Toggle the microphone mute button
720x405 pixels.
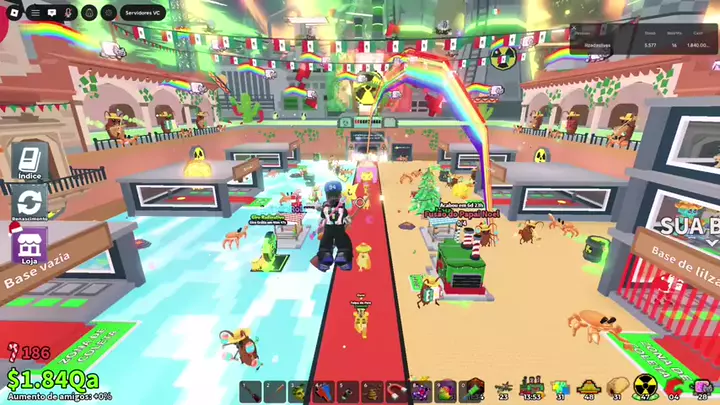coord(69,14)
